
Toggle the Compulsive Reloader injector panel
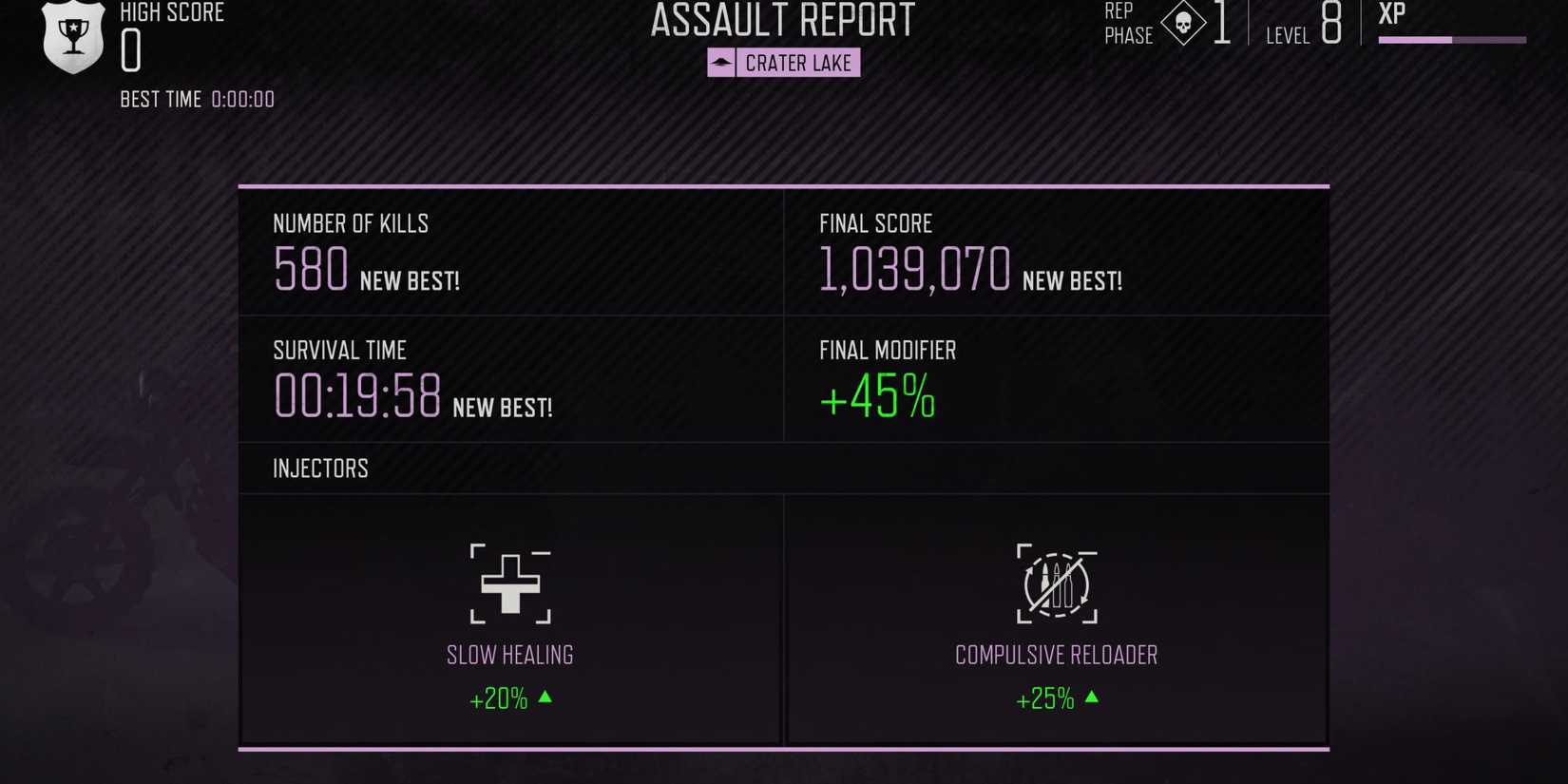click(x=1055, y=618)
